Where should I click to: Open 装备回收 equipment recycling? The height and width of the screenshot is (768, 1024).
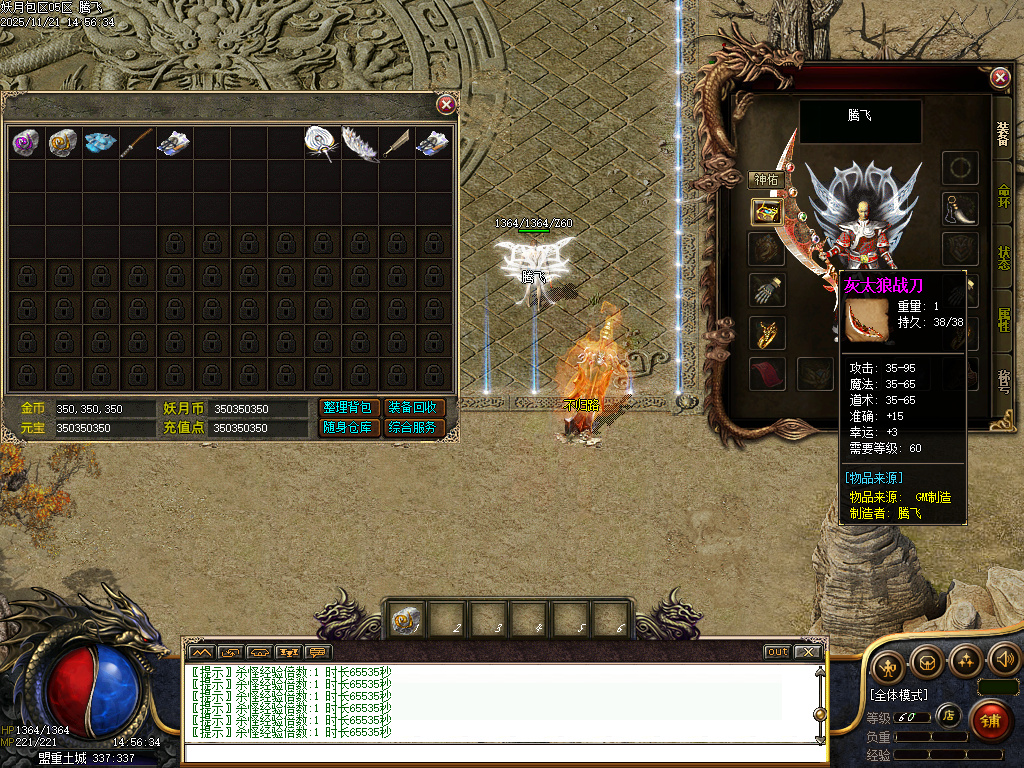pos(413,408)
